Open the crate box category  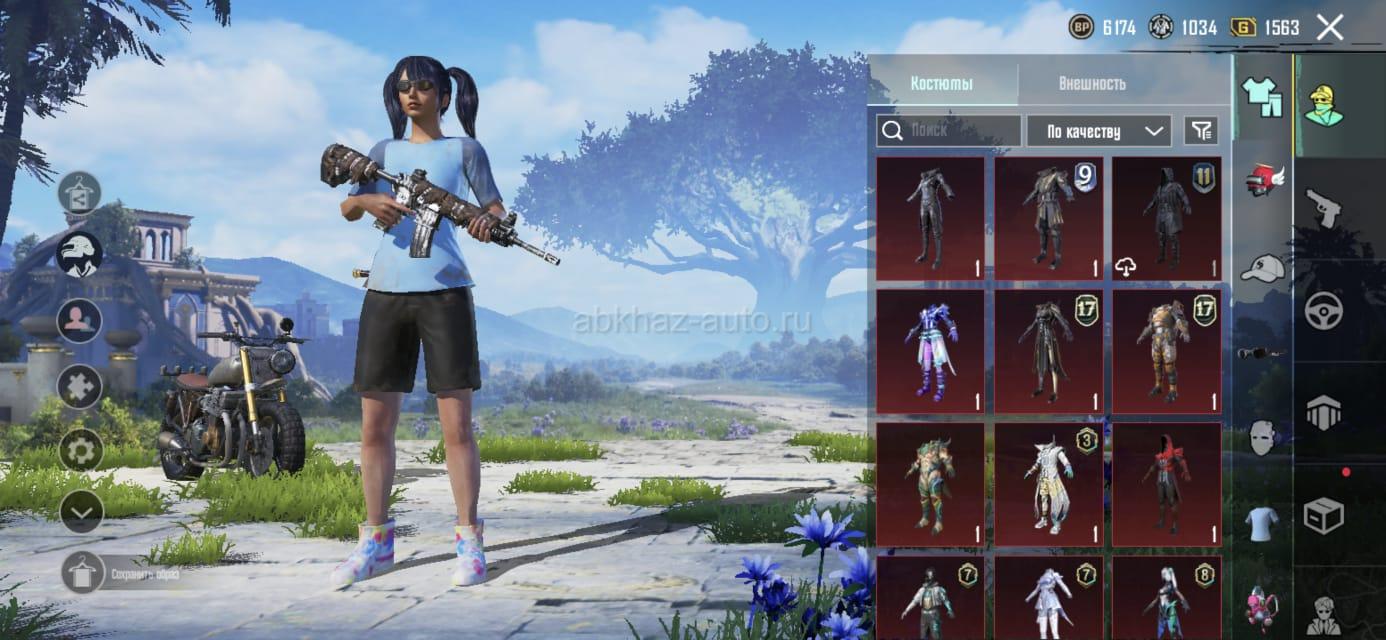coord(1323,516)
